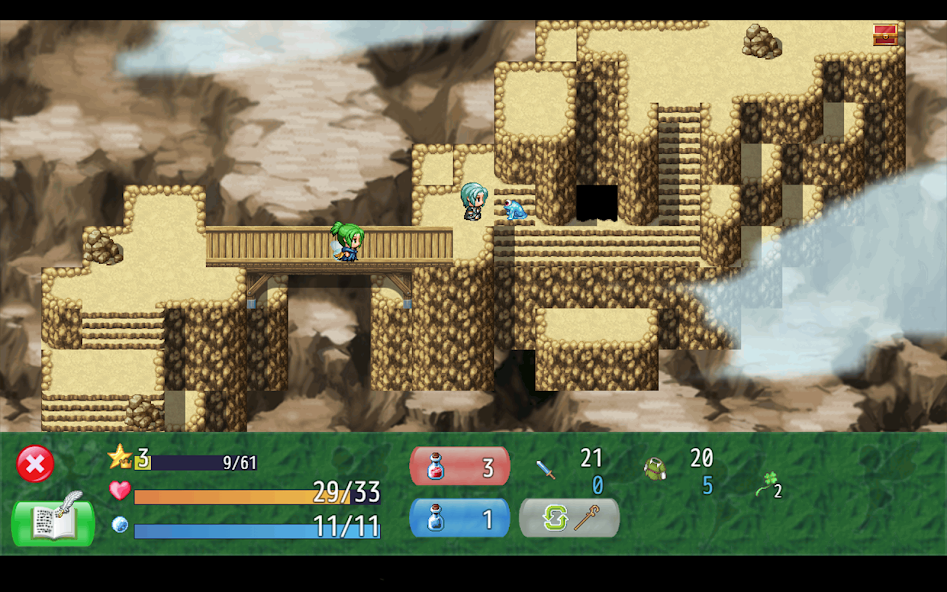Open the green journal book button
Screen dimensions: 947x592
pos(53,520)
